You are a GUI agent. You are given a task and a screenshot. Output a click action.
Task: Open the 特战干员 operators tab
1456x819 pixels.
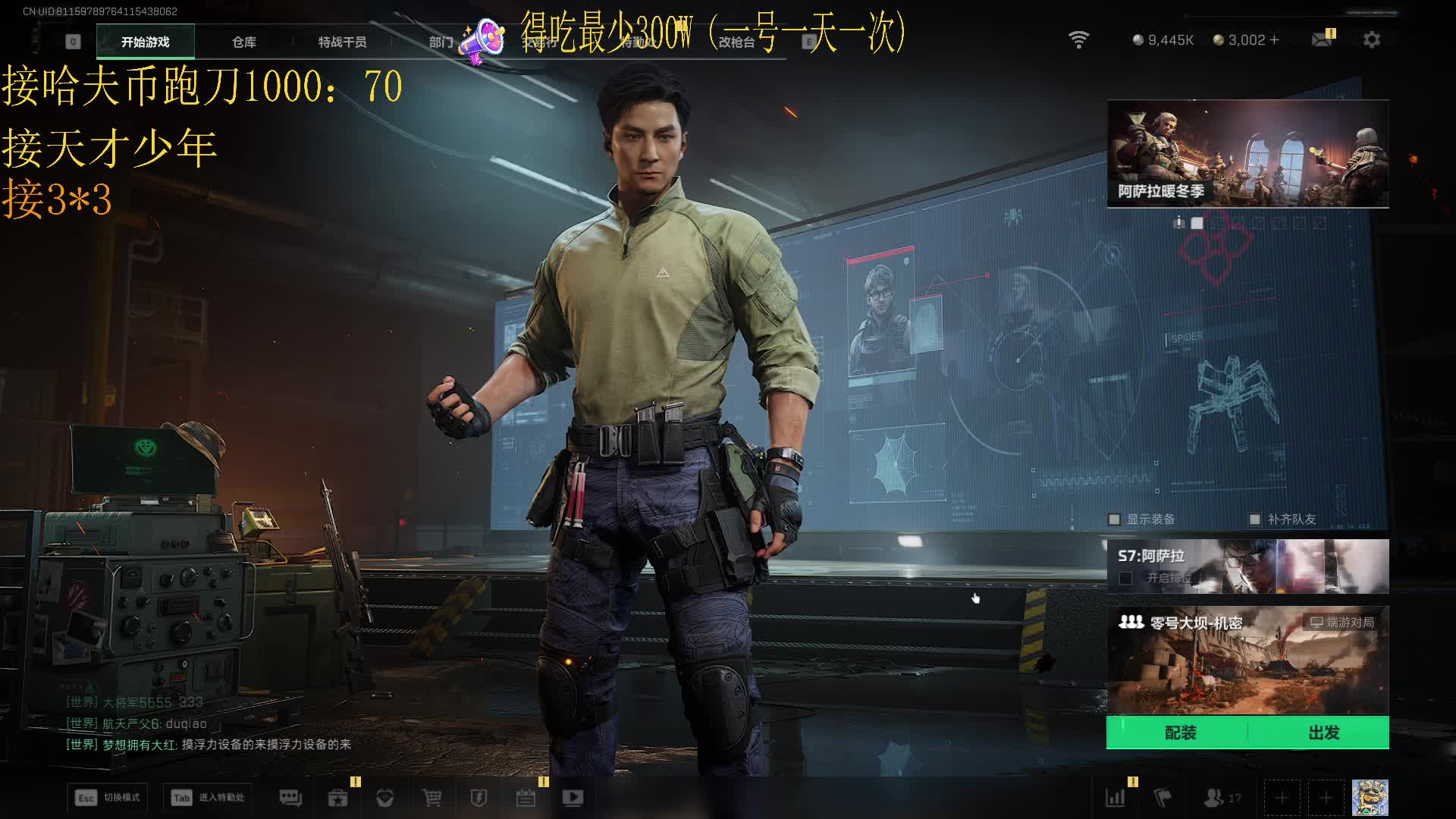342,42
